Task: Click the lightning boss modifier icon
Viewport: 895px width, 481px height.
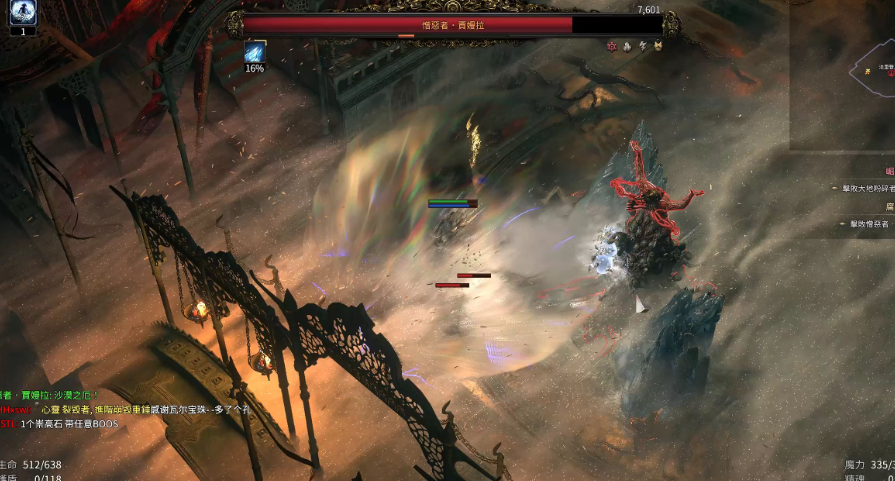Action: [643, 46]
